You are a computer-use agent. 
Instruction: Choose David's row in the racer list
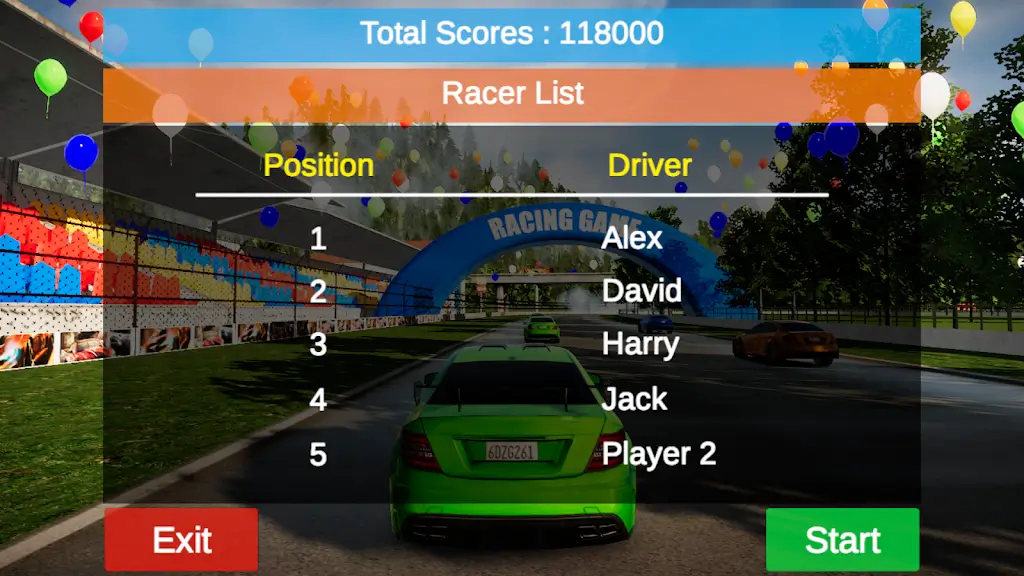[x=642, y=291]
